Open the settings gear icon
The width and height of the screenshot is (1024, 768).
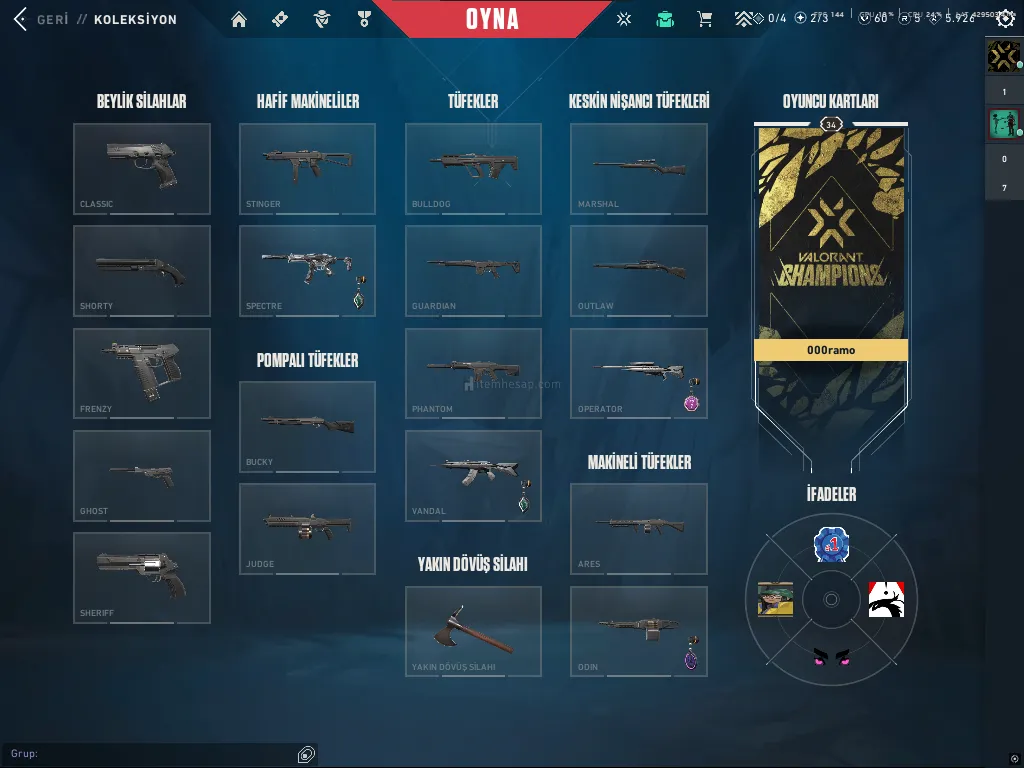click(x=1005, y=19)
